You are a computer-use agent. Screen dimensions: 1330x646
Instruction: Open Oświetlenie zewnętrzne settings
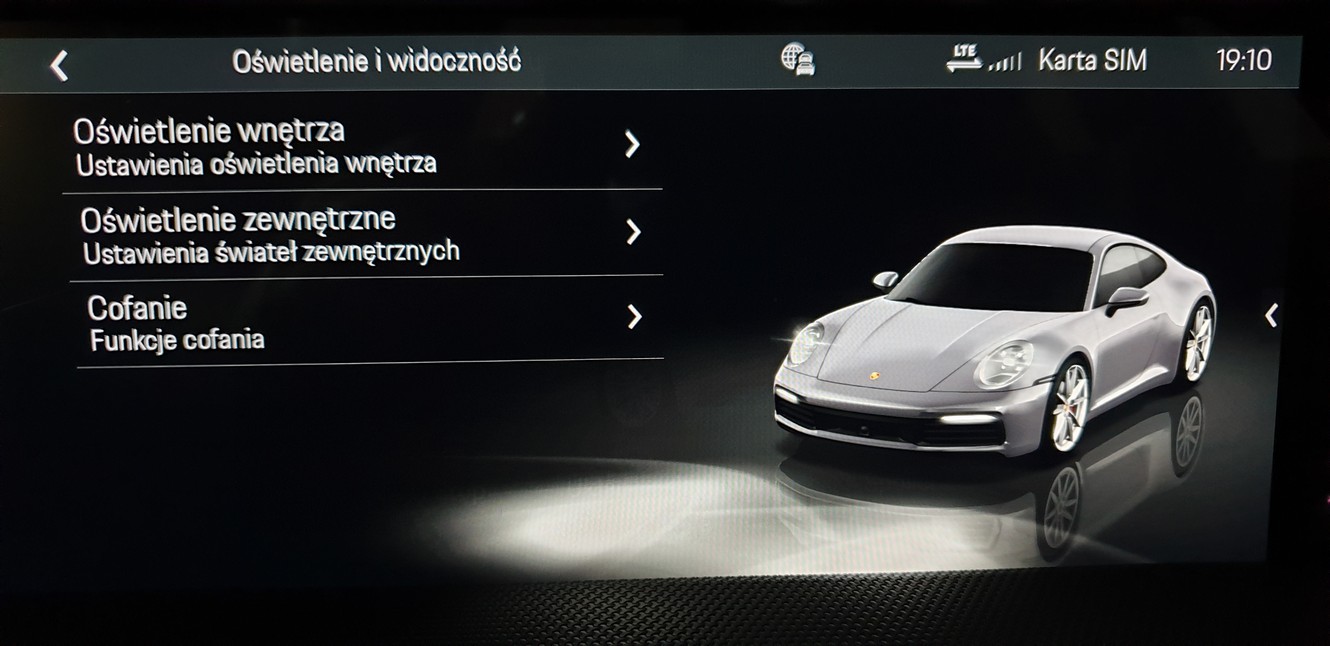360,233
